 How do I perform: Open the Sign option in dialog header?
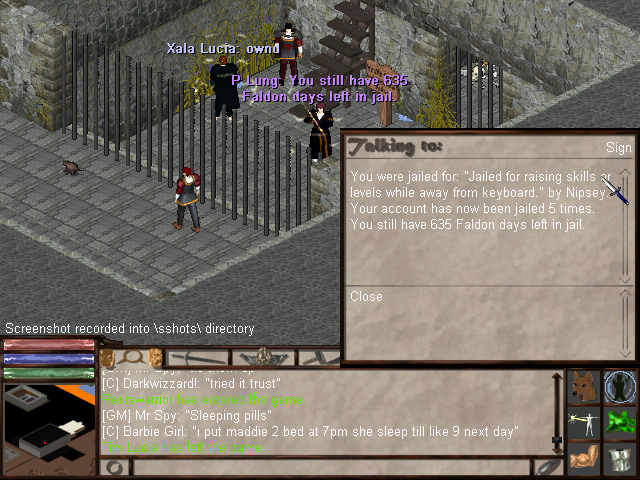(x=618, y=148)
